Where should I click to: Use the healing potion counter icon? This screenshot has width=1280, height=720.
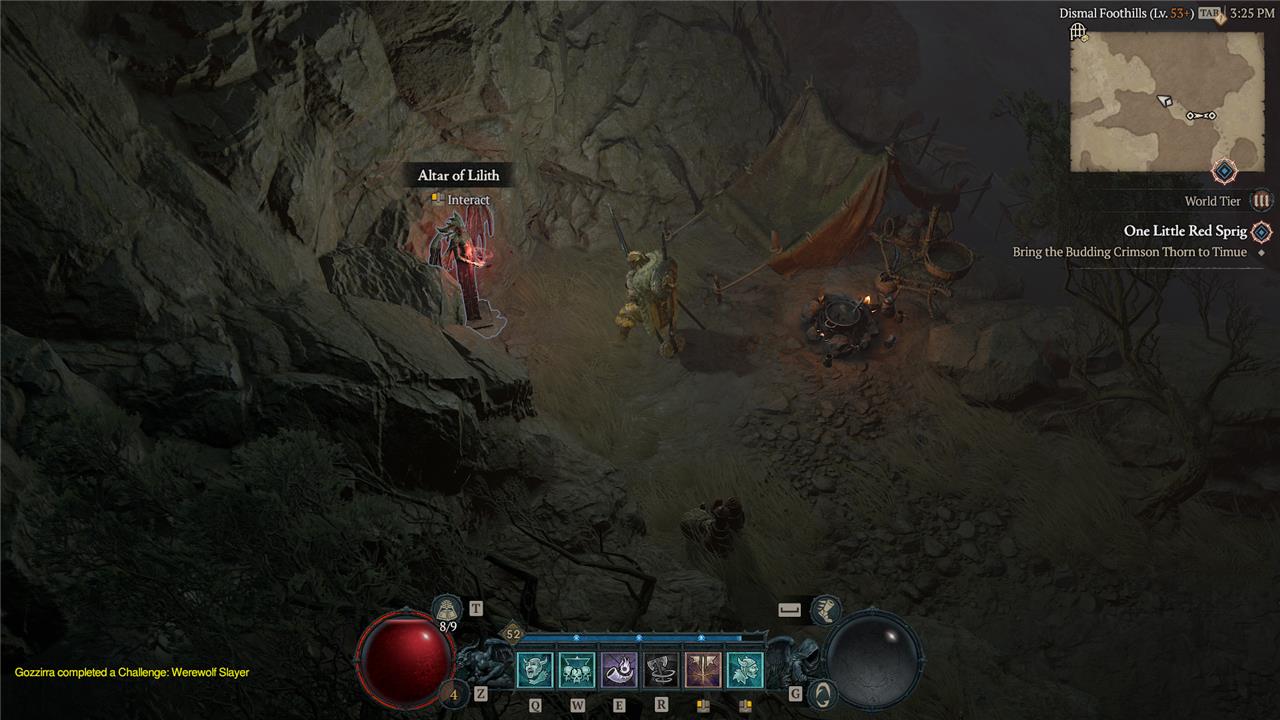tap(453, 693)
